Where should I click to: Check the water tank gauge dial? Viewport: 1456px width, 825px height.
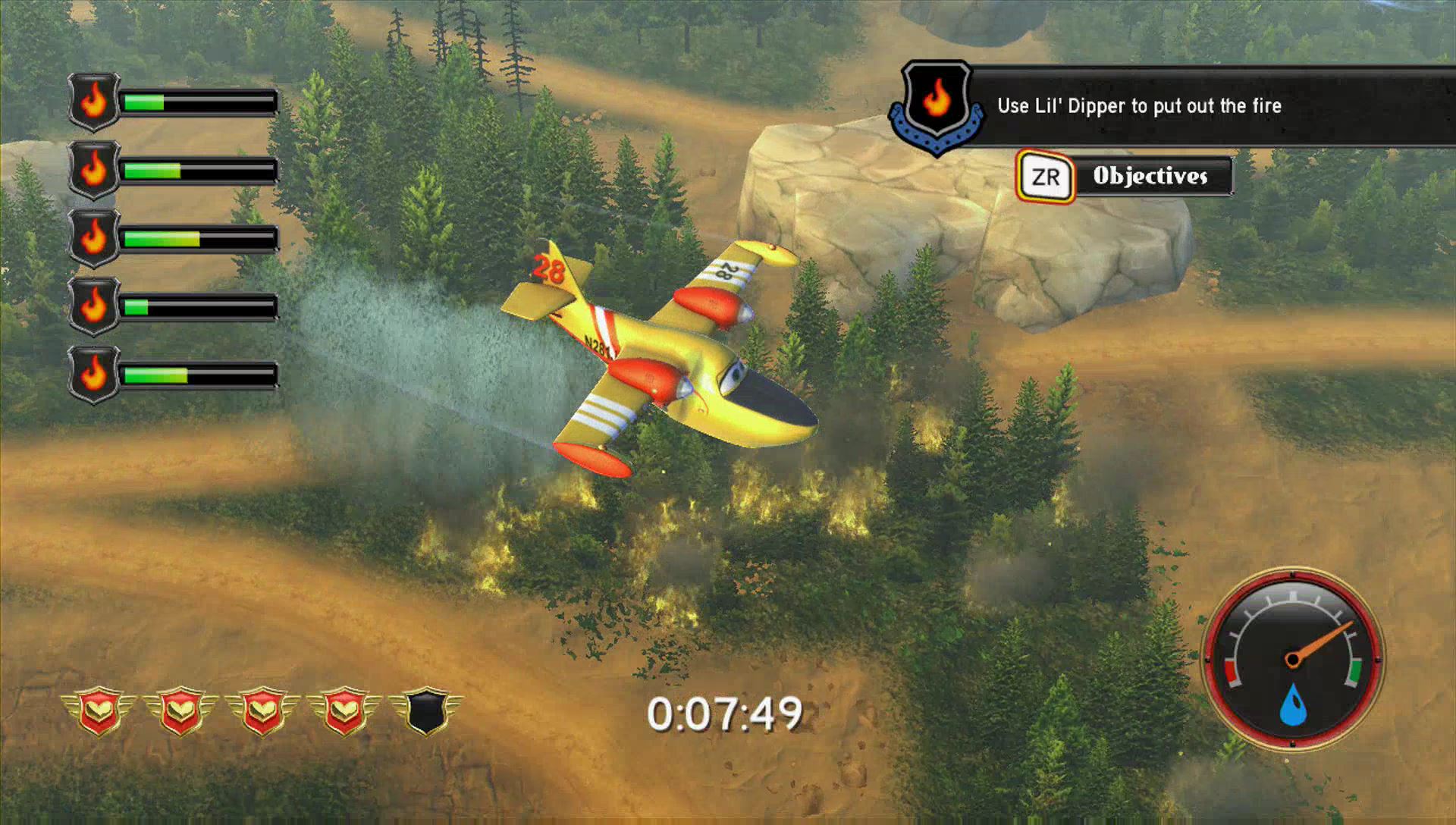click(x=1292, y=659)
